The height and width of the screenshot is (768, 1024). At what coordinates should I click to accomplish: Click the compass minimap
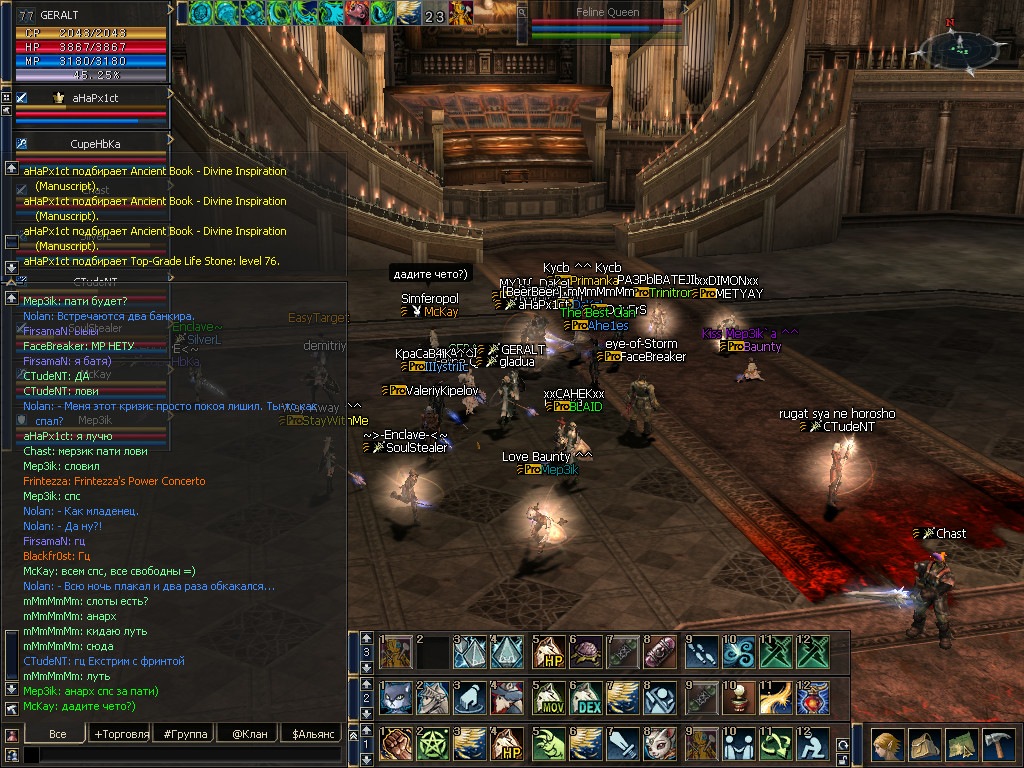(959, 47)
